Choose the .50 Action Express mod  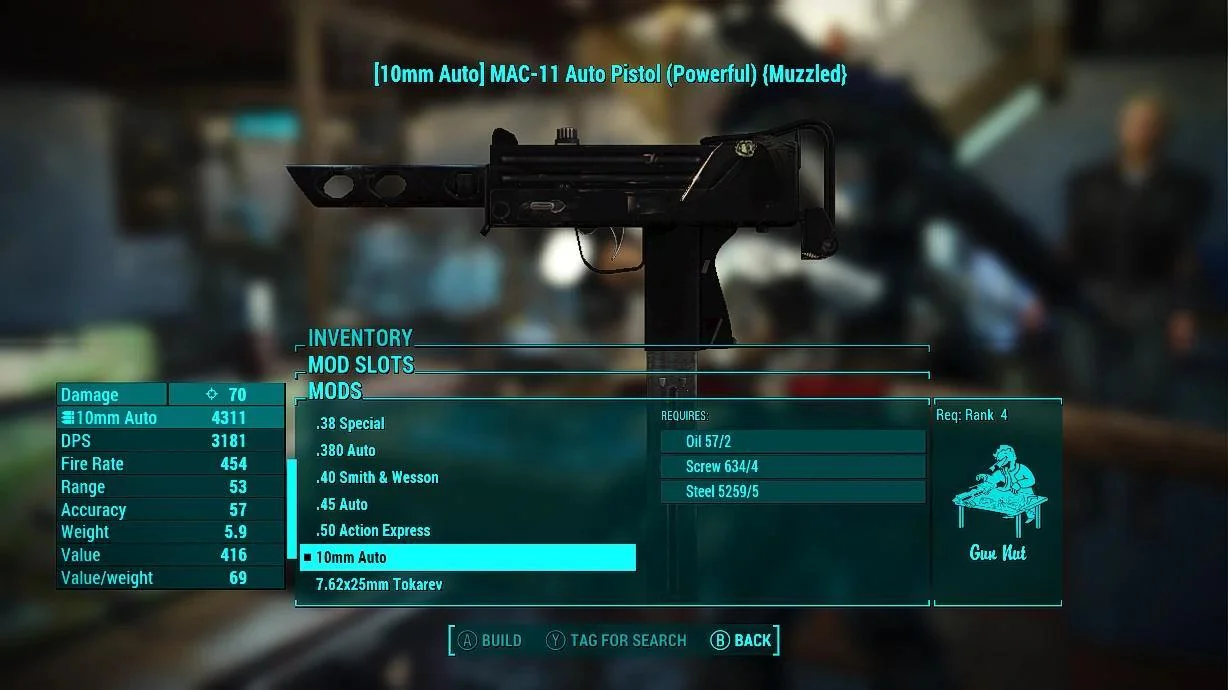[373, 531]
